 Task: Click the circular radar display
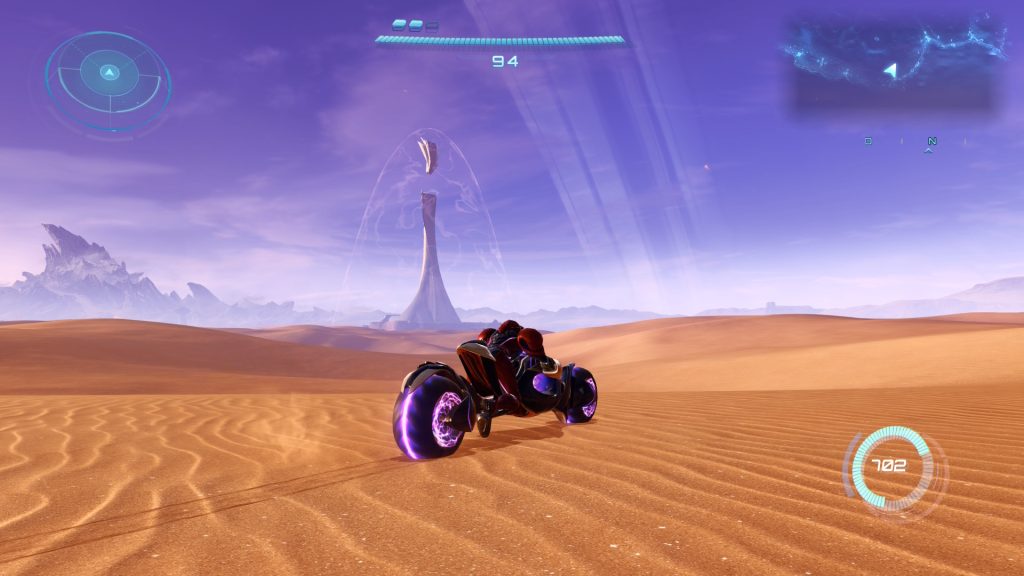click(x=108, y=81)
